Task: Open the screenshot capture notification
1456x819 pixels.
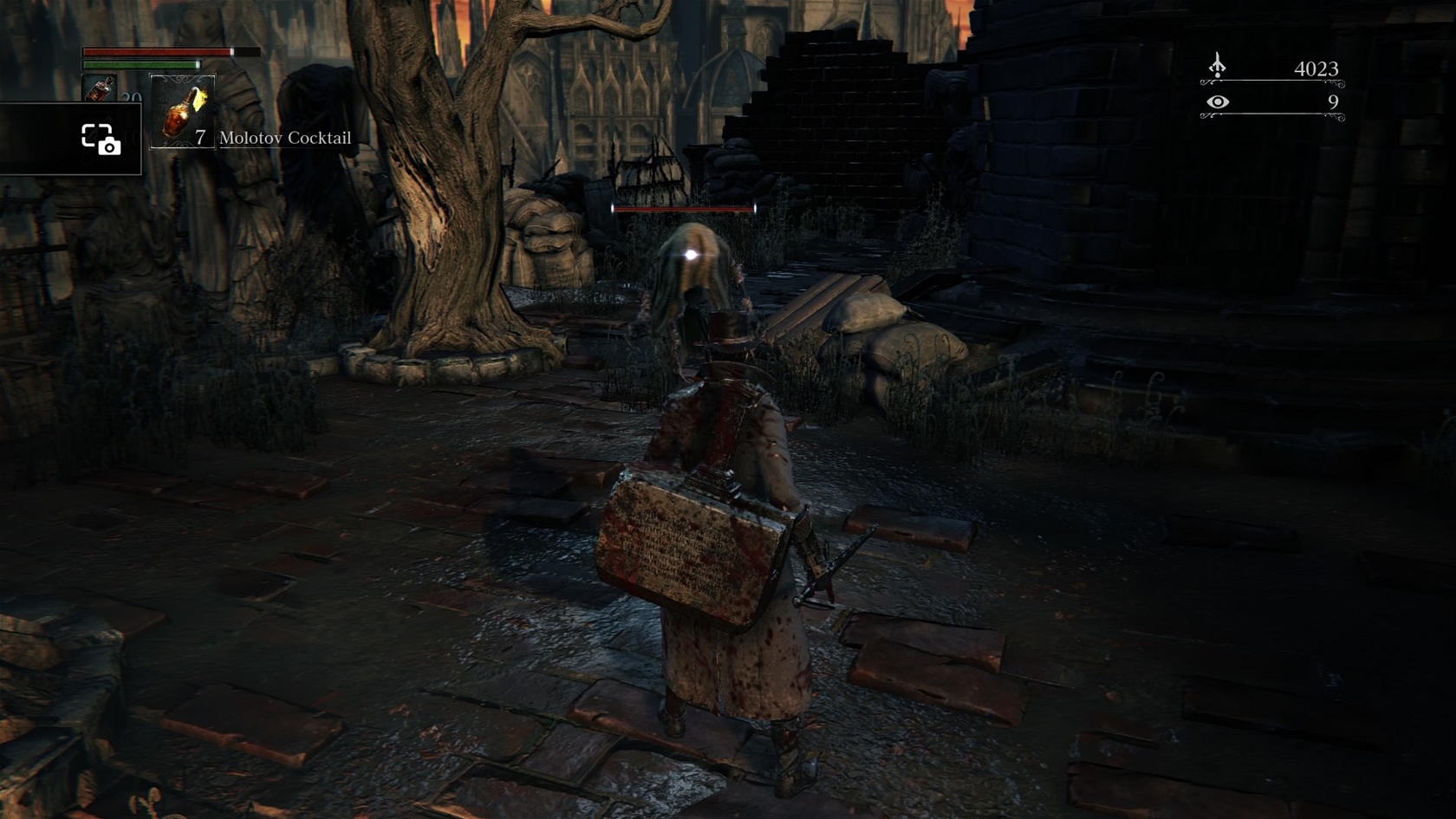Action: click(100, 139)
